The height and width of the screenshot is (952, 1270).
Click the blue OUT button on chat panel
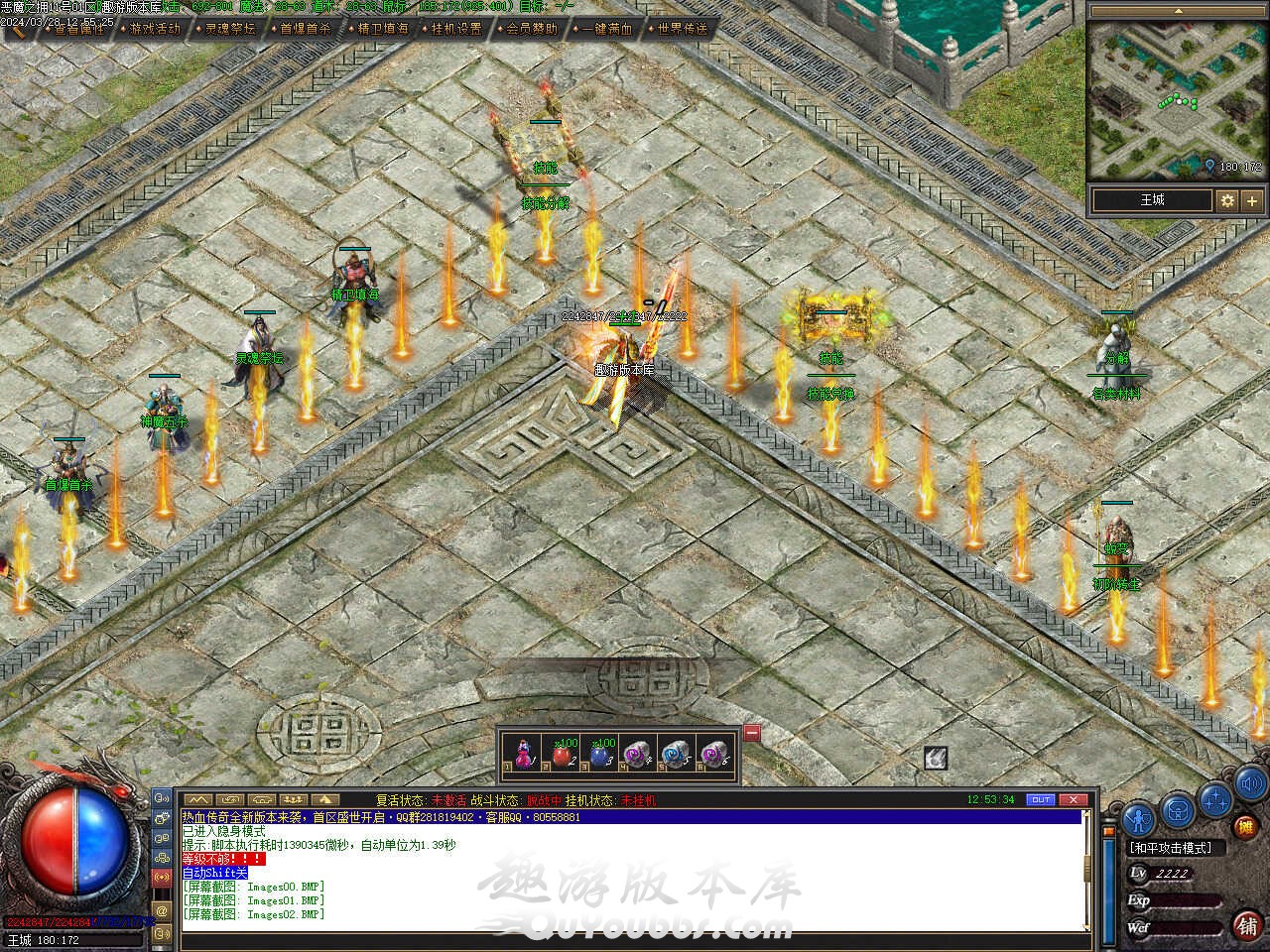point(1041,799)
